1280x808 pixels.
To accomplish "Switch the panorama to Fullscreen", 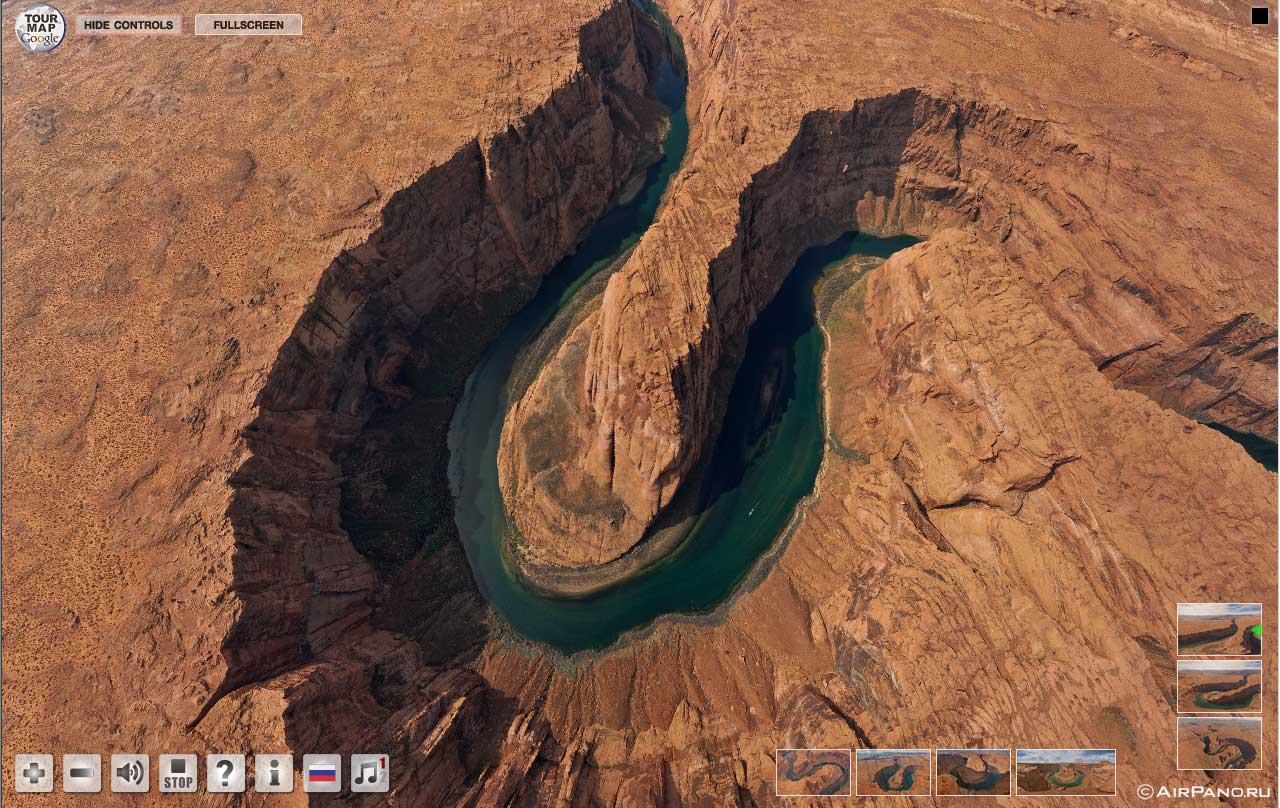I will click(248, 25).
